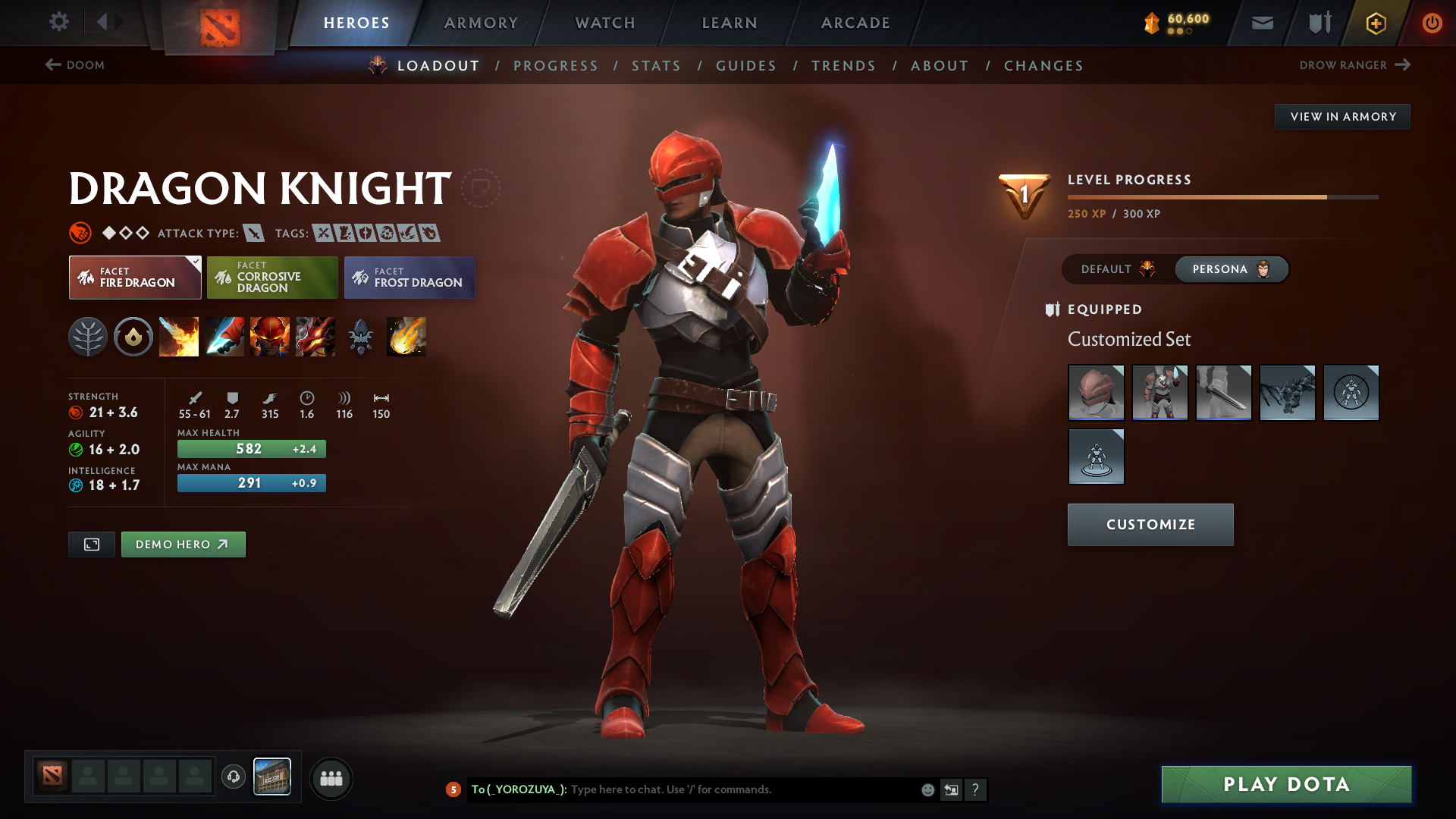The height and width of the screenshot is (819, 1456).
Task: Open the Guides section
Action: [x=746, y=66]
